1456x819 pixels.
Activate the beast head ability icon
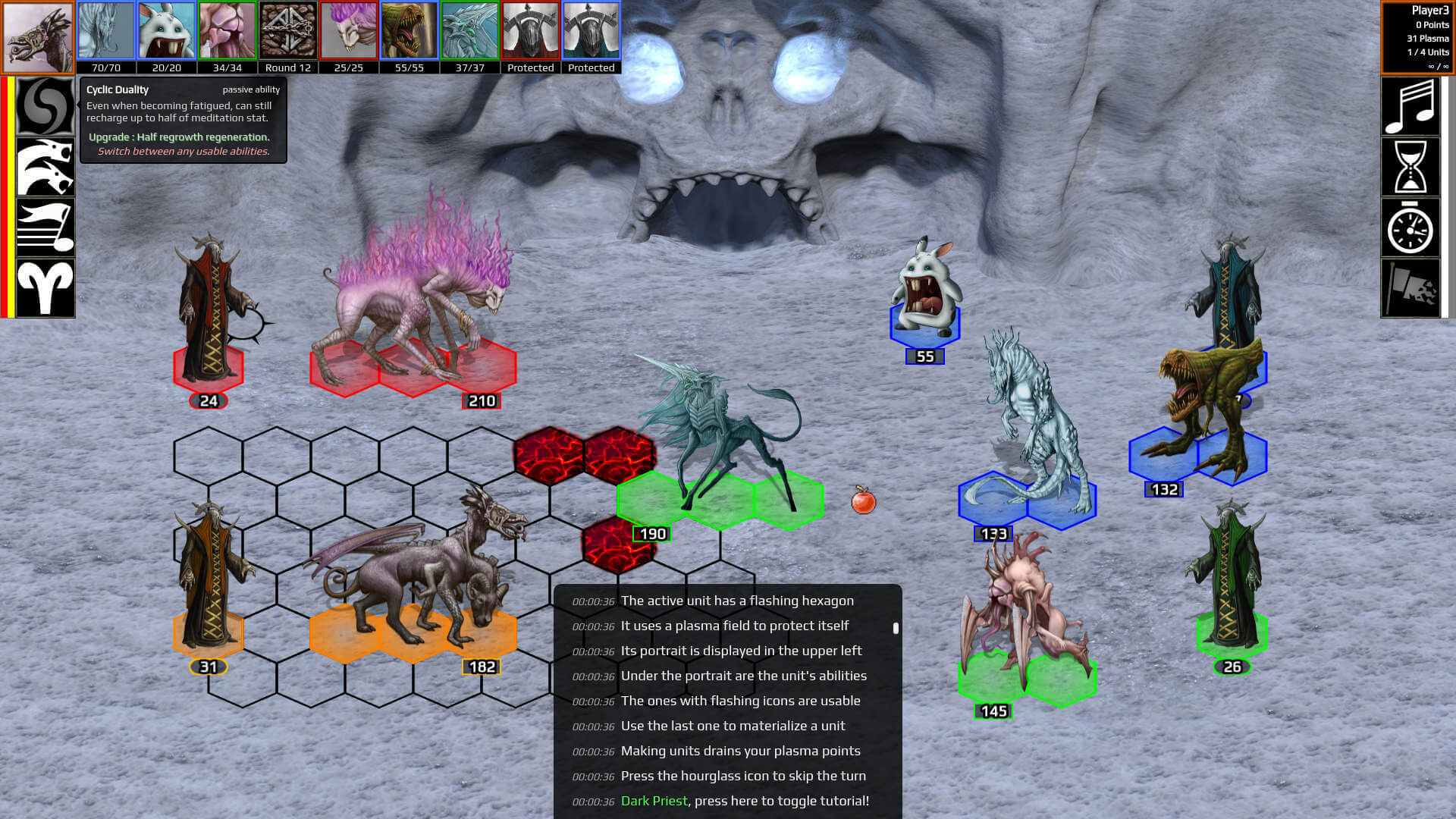(45, 168)
